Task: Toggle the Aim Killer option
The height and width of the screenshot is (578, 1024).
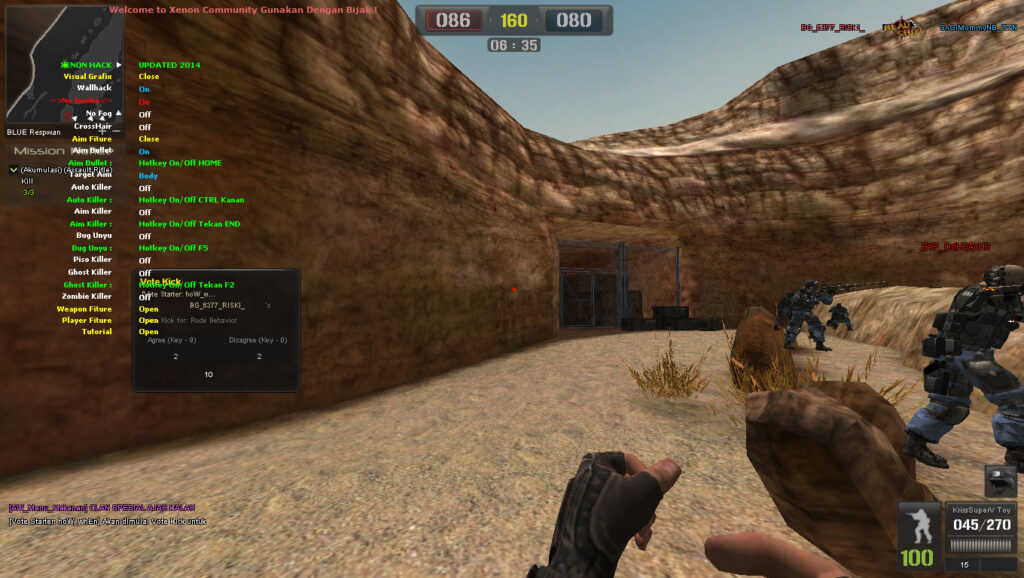Action: pos(93,211)
